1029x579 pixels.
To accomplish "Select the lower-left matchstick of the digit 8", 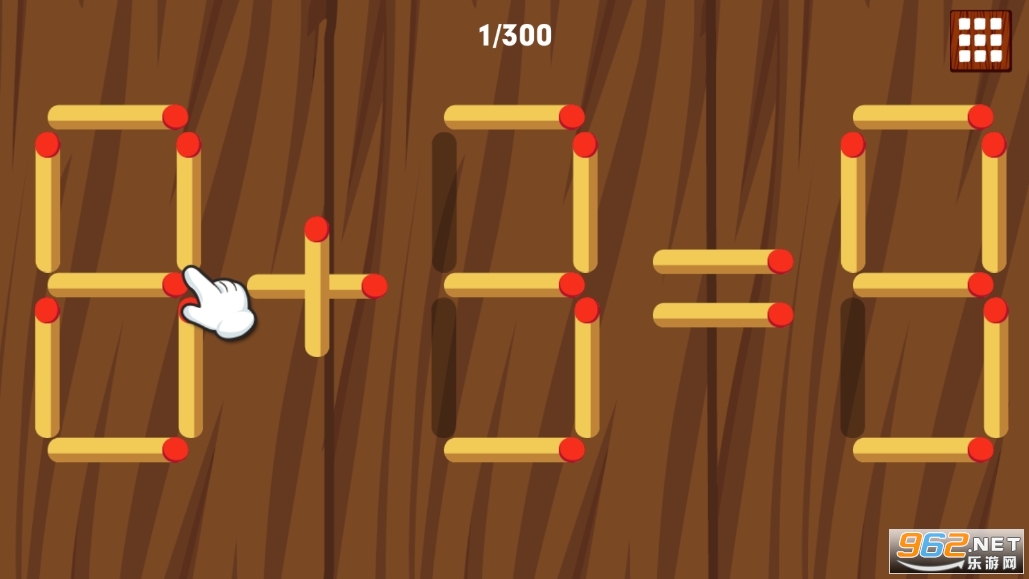I will coord(47,368).
